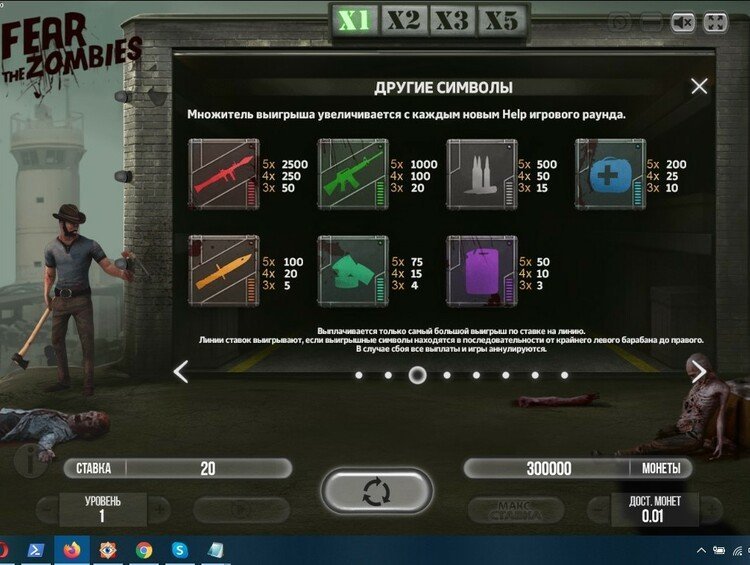This screenshot has width=750, height=565.
Task: Spin the reels with the circular arrows button
Action: click(x=377, y=491)
